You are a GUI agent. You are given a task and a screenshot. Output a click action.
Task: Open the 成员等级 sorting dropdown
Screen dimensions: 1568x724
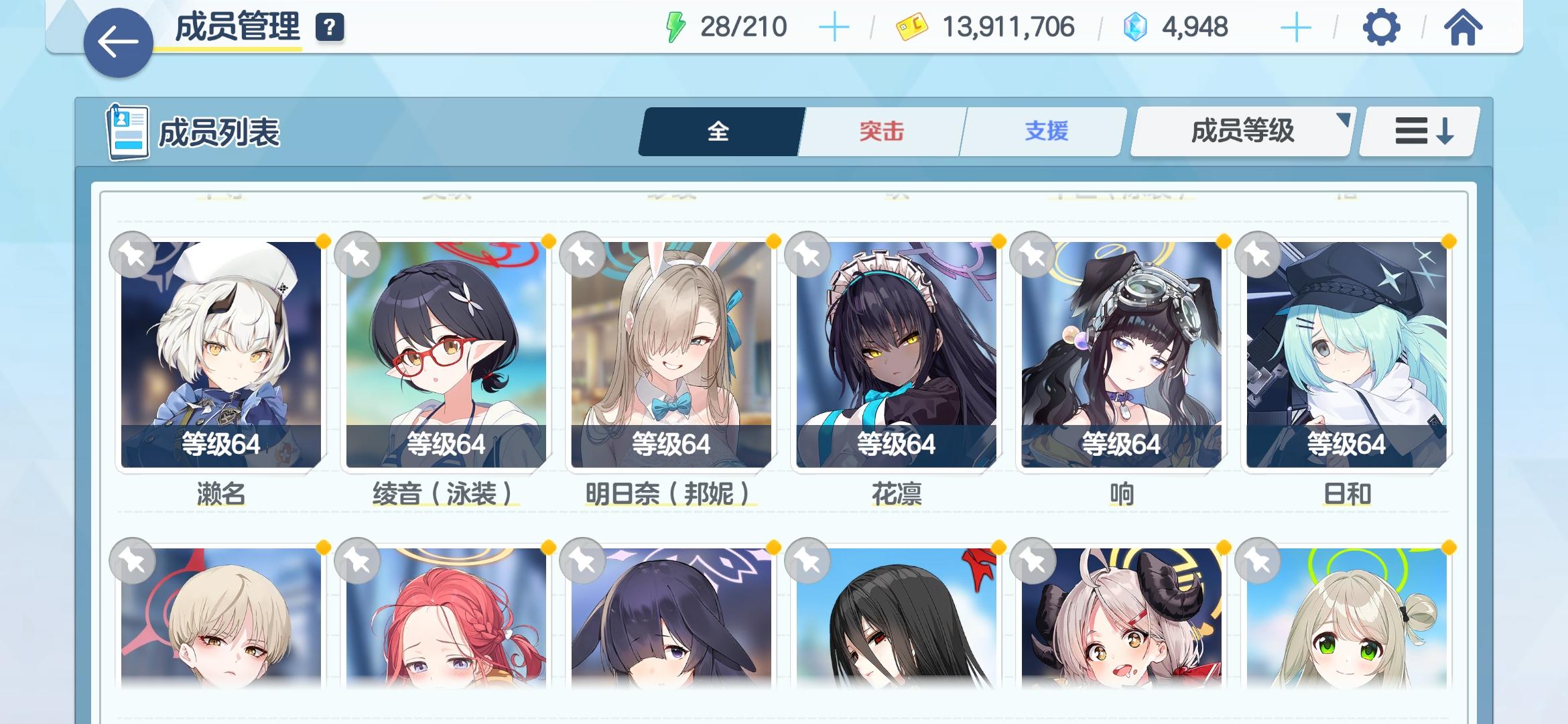(x=1240, y=131)
